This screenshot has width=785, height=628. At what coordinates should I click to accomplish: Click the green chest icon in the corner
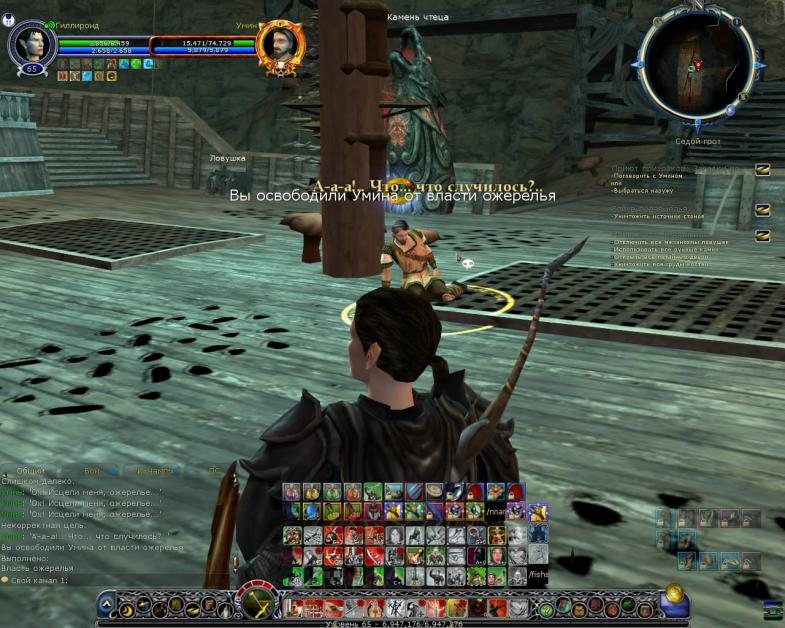[773, 609]
